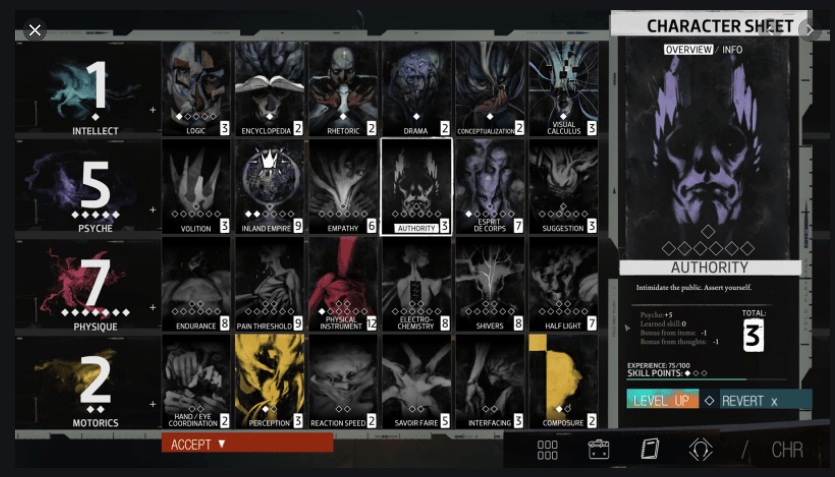Open the Drama skill card
The width and height of the screenshot is (835, 477).
(x=416, y=88)
